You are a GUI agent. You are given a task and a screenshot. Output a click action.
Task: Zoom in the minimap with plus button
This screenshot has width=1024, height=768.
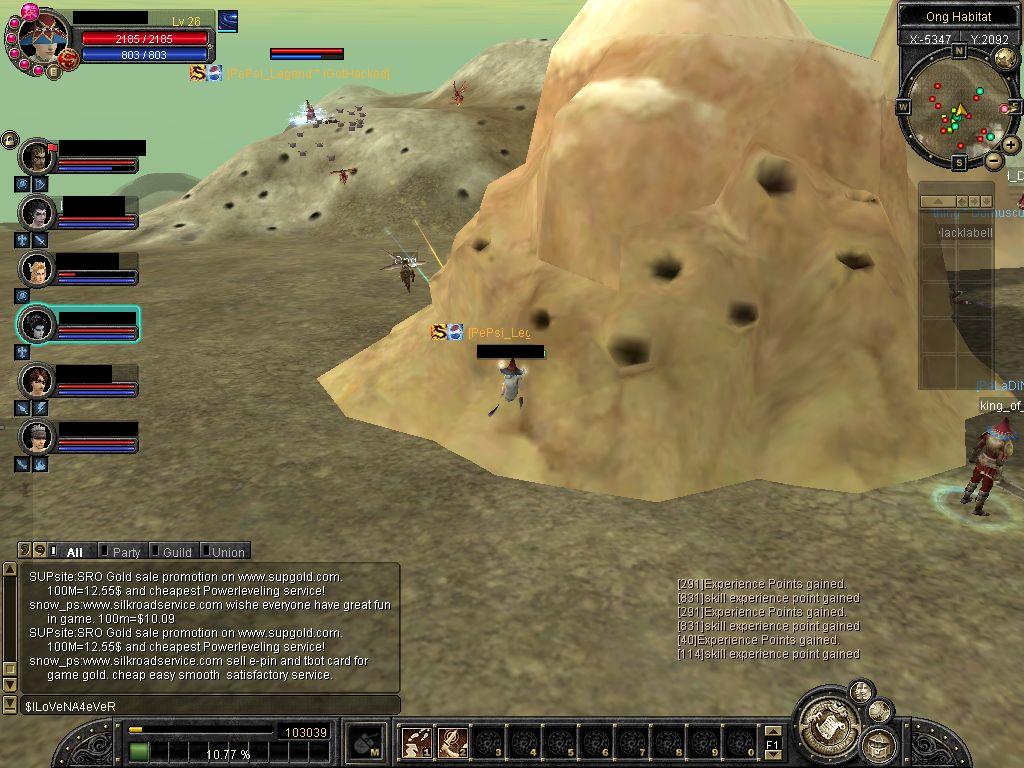pyautogui.click(x=1011, y=145)
